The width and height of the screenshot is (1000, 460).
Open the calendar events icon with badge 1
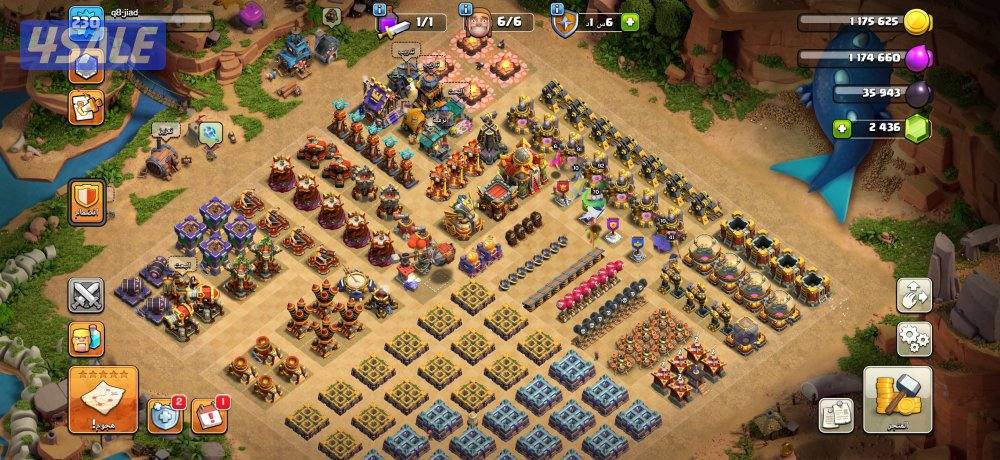point(208,415)
